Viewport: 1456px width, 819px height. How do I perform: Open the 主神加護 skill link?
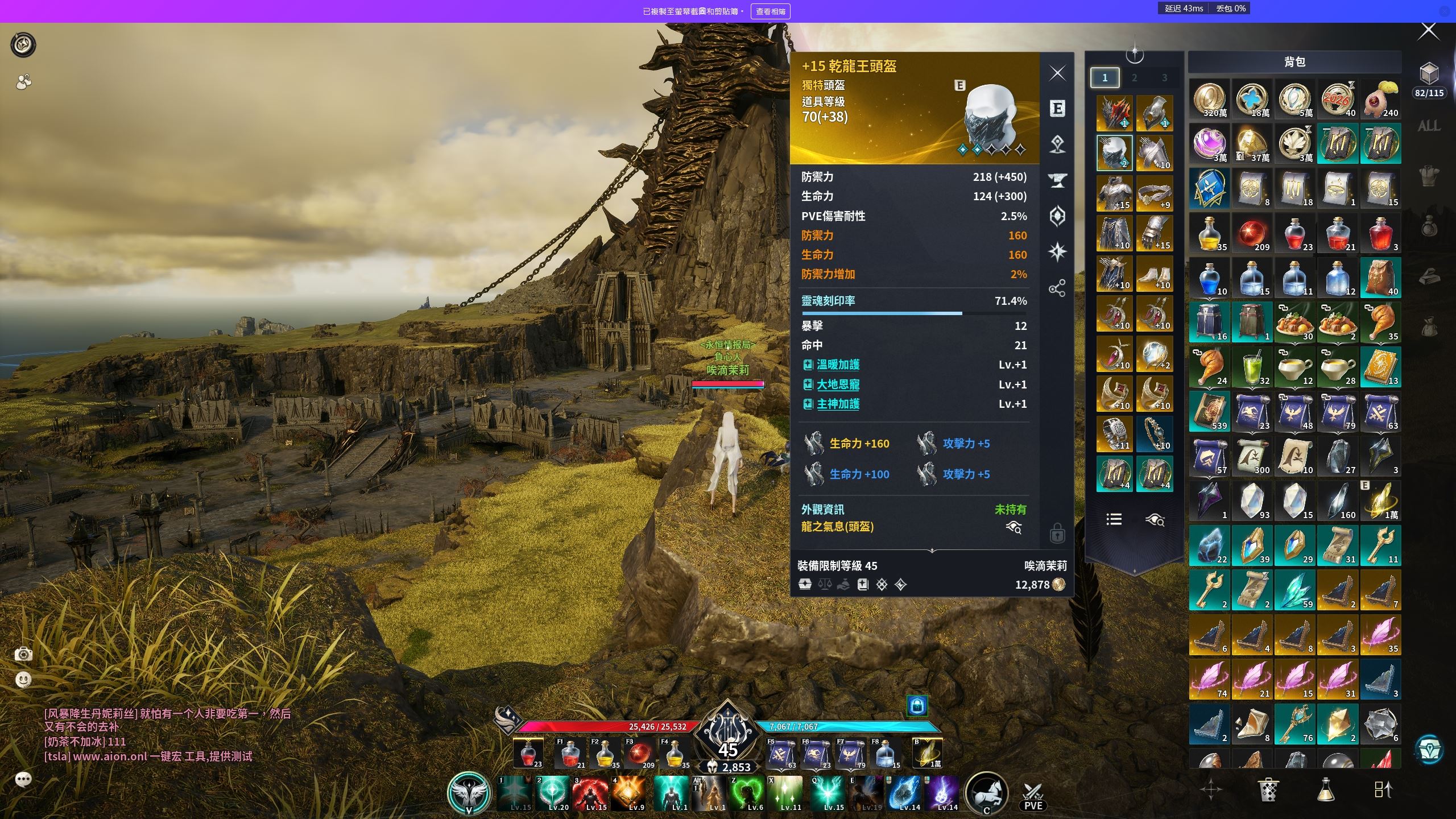[838, 404]
